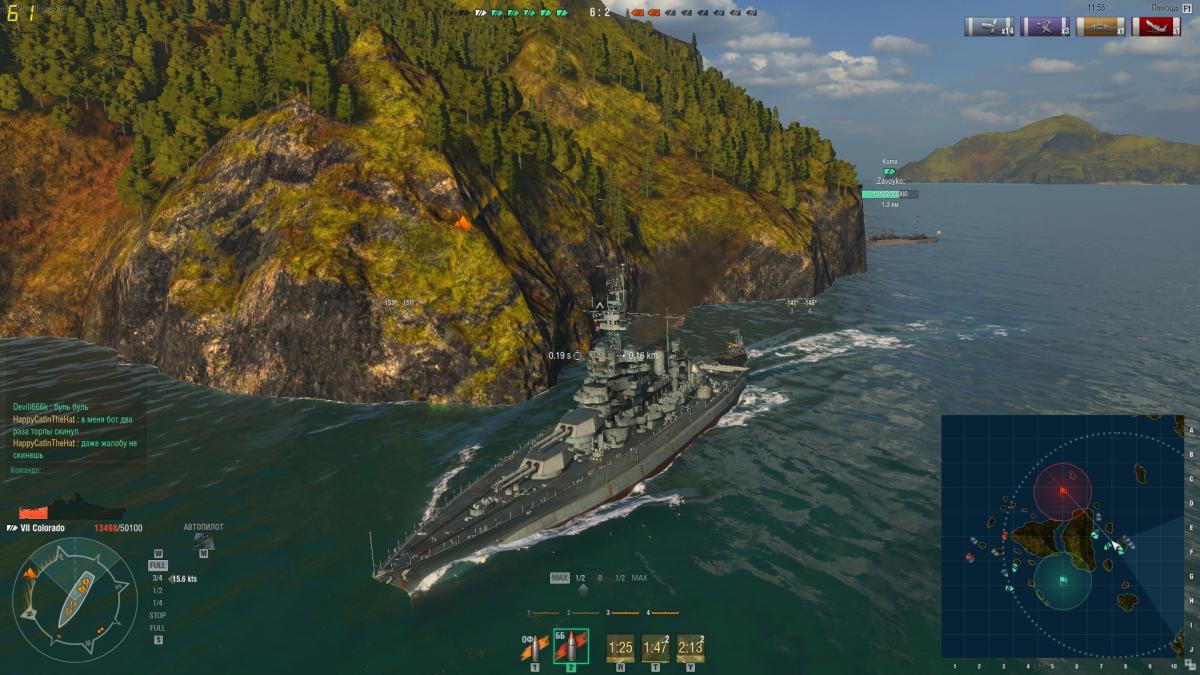Screen dimensions: 1200x675
Task: Click the red enemy base on the minimap
Action: click(1062, 491)
